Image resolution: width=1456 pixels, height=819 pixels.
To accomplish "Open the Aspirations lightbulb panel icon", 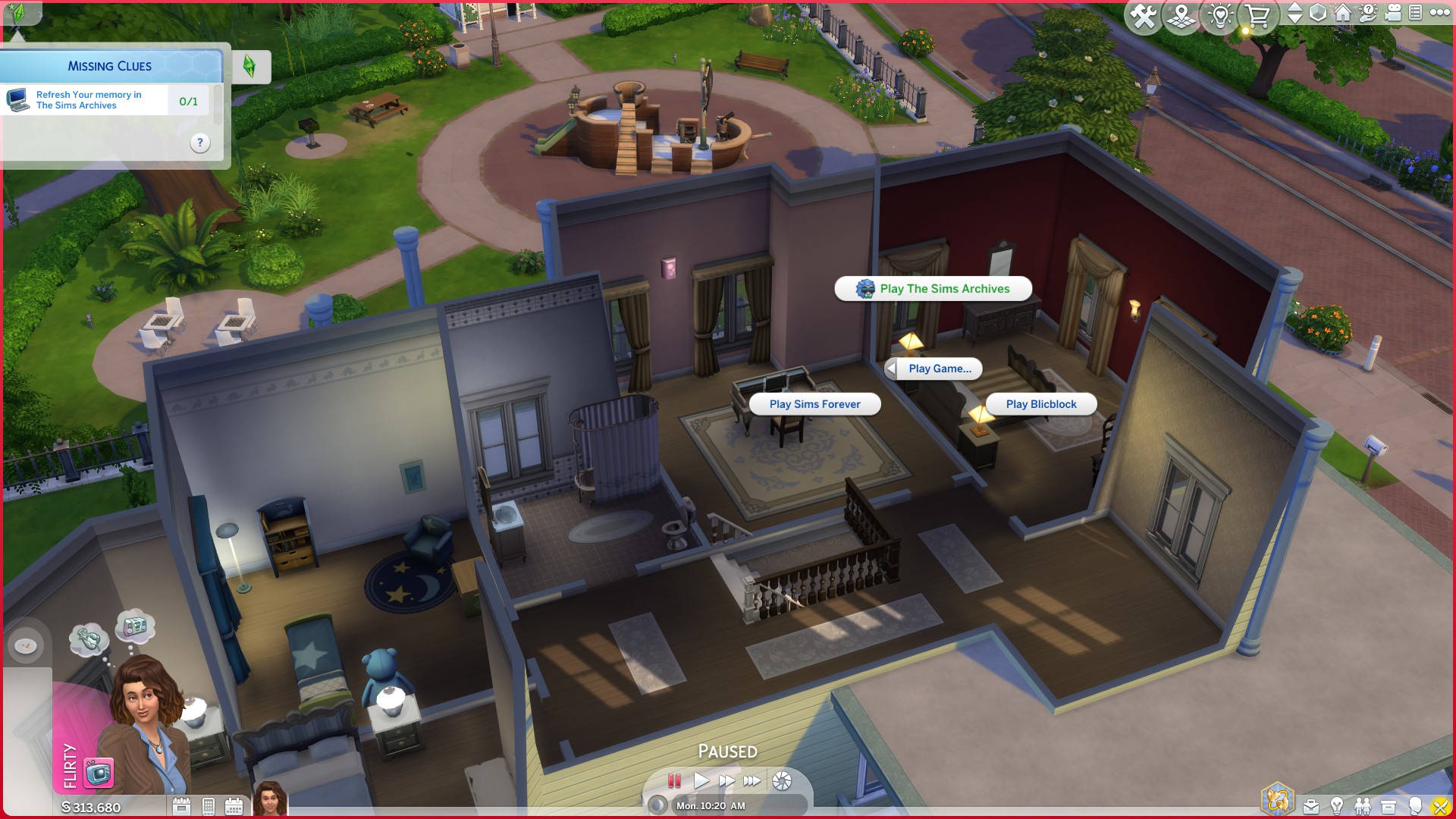I will tap(1337, 808).
